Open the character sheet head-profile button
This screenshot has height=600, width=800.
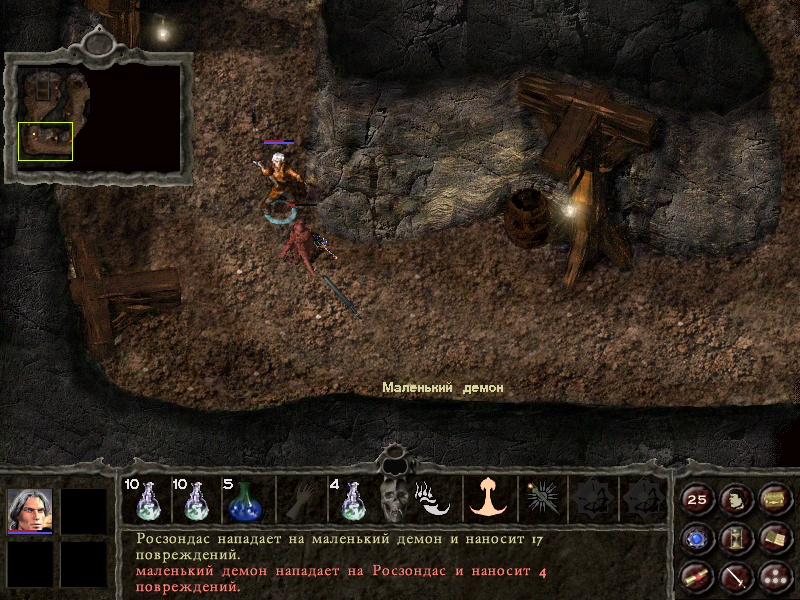(735, 500)
